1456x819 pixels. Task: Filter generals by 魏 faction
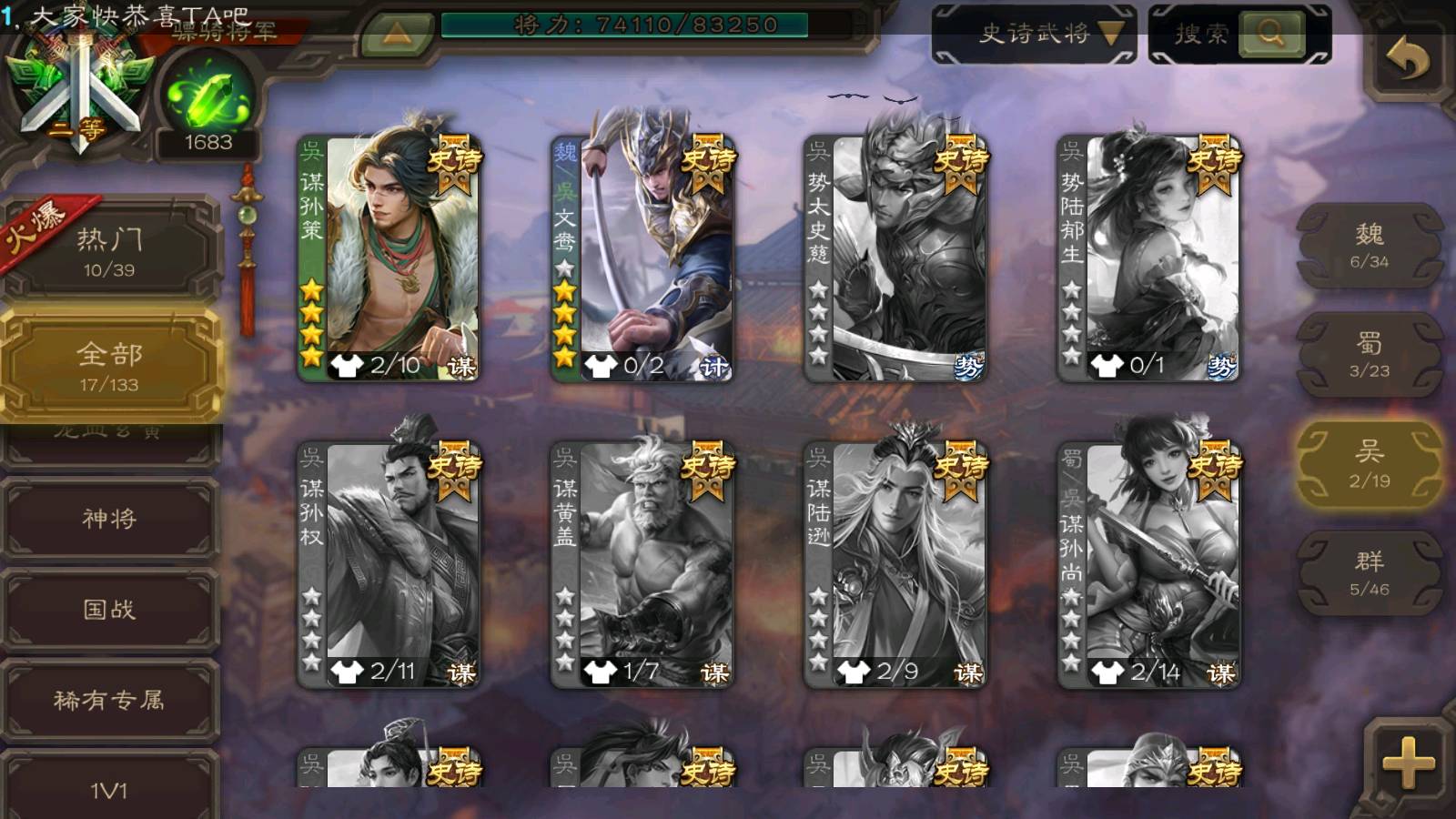click(1369, 246)
